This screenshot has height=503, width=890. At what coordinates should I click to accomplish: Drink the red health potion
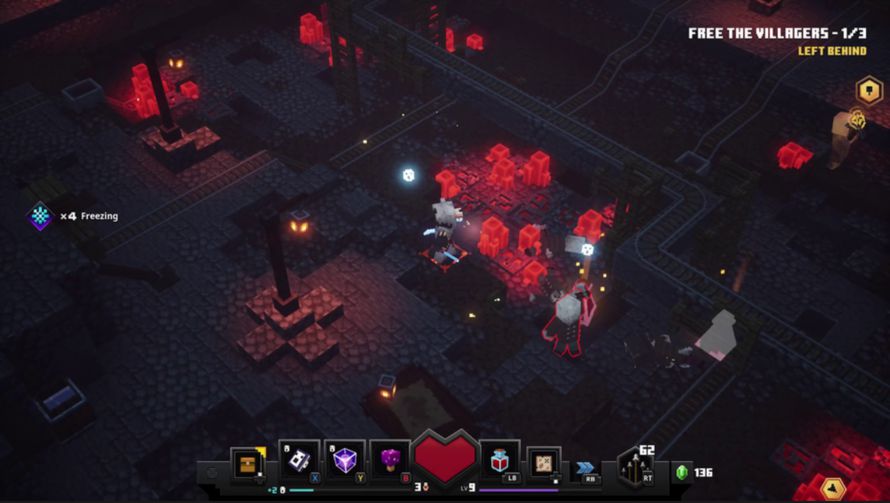[x=499, y=461]
